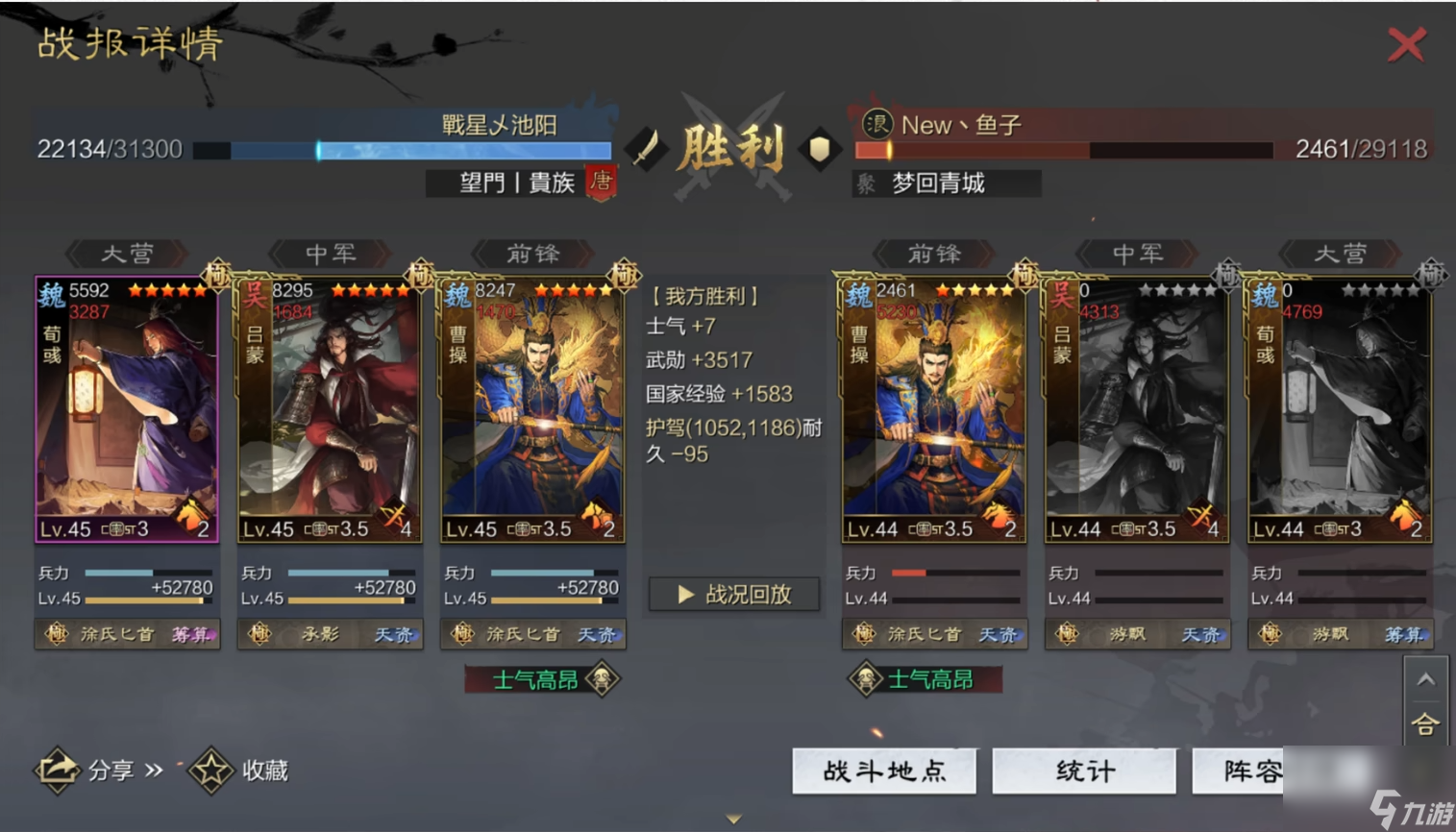The width and height of the screenshot is (1456, 832).
Task: Toggle the 士气高昂 buff on enemy side
Action: click(925, 677)
